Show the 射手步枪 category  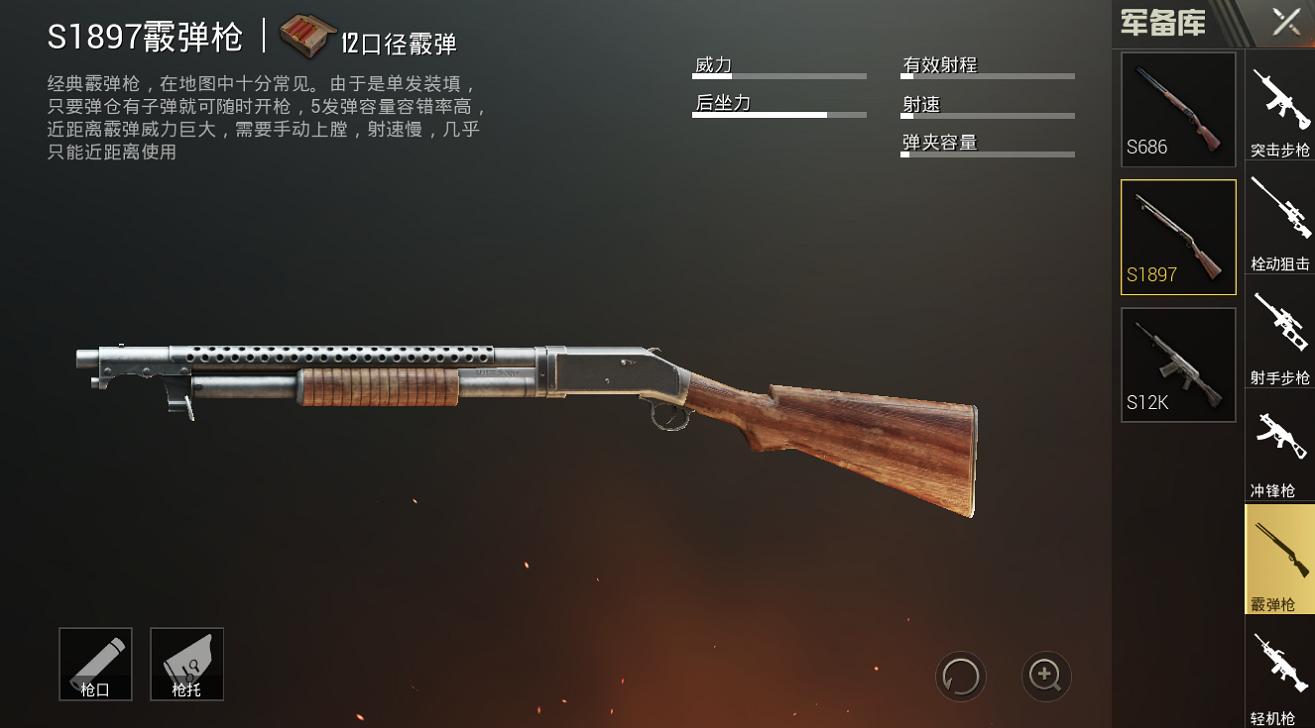(x=1280, y=335)
